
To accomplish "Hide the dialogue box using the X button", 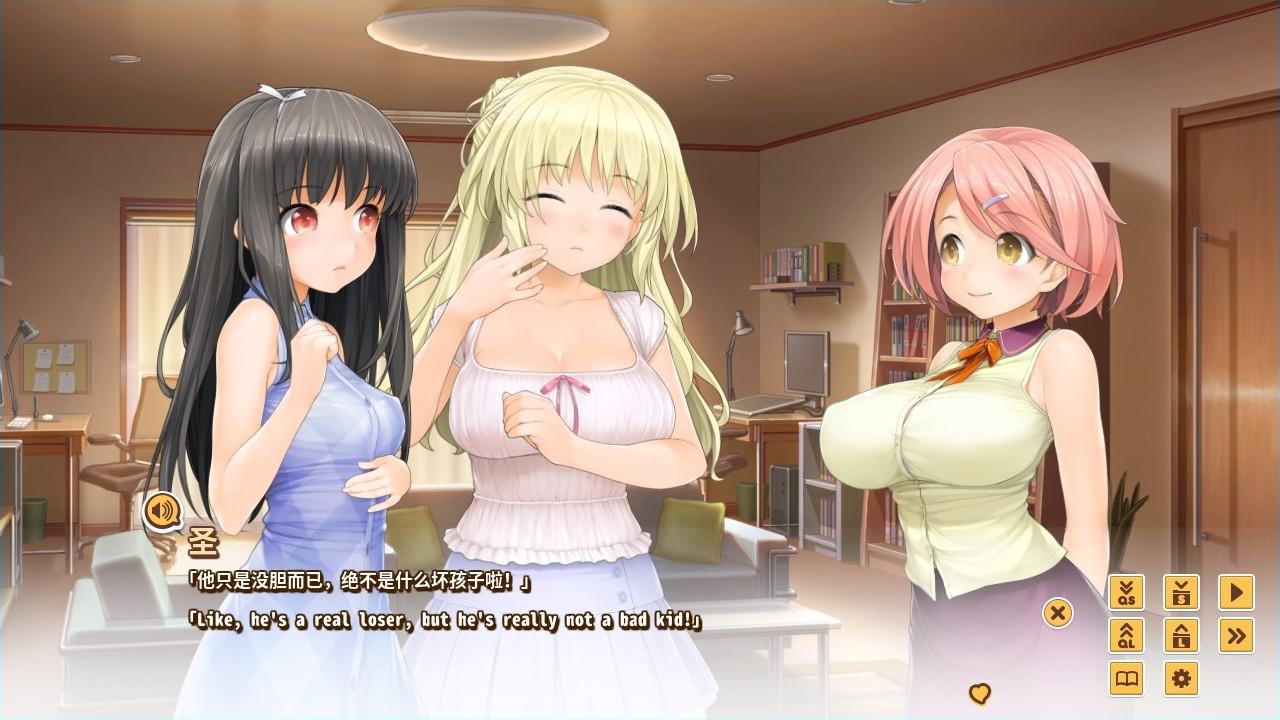I will (1057, 614).
